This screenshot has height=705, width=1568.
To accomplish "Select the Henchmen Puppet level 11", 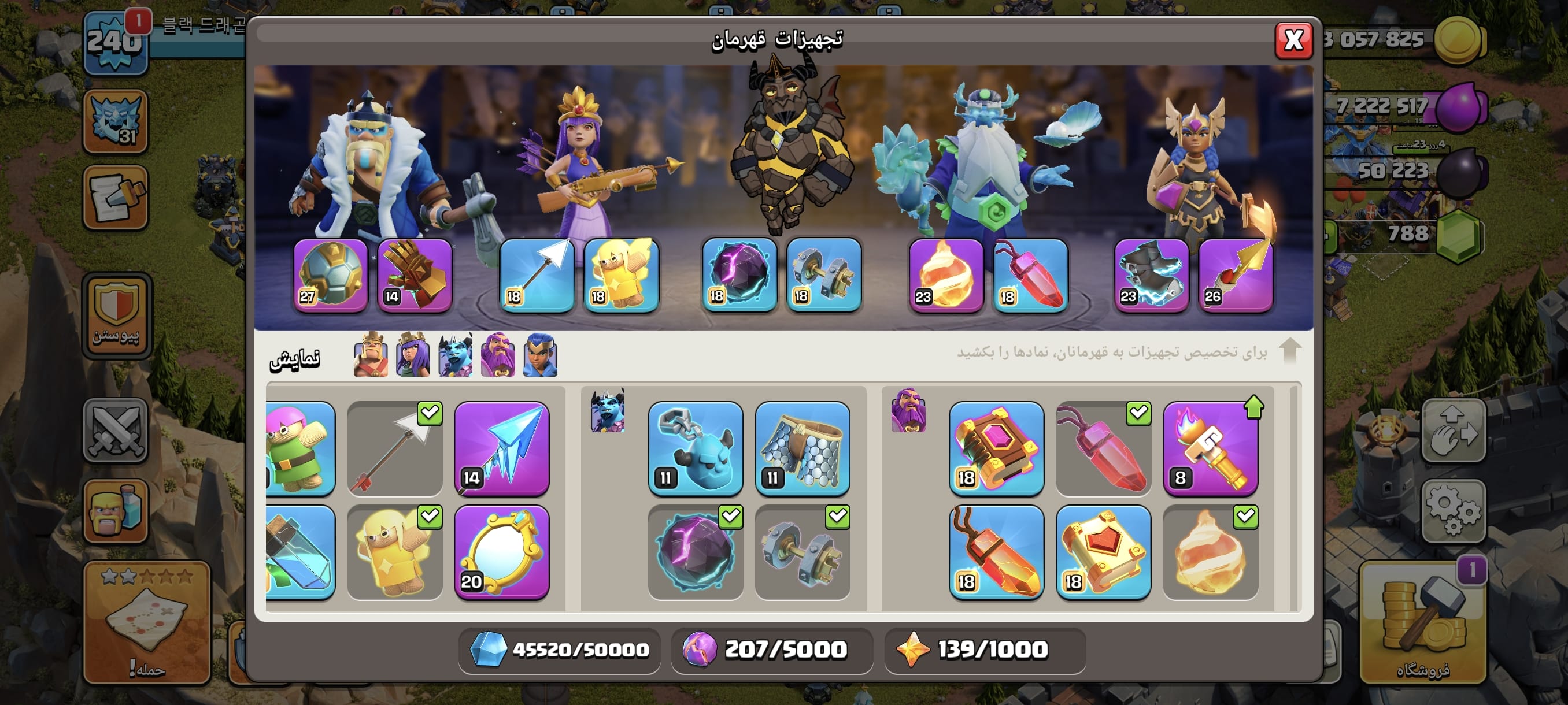I will click(695, 449).
